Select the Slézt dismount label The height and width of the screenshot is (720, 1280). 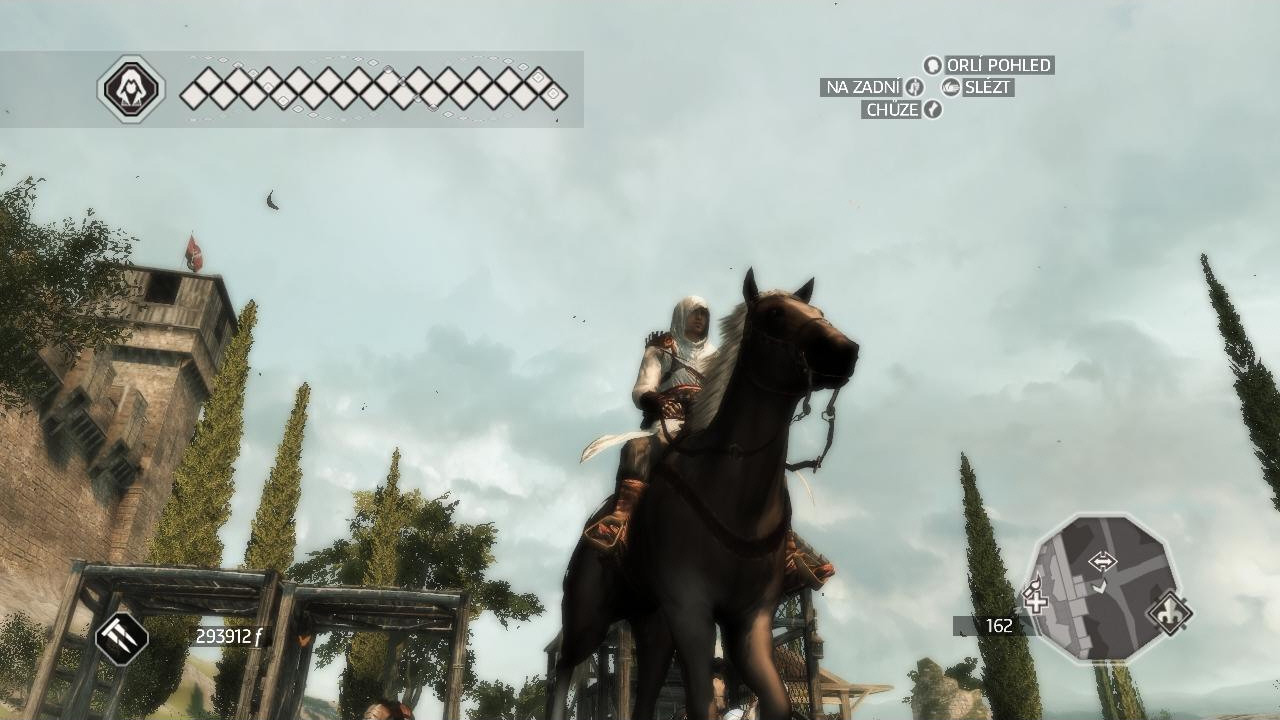click(988, 88)
